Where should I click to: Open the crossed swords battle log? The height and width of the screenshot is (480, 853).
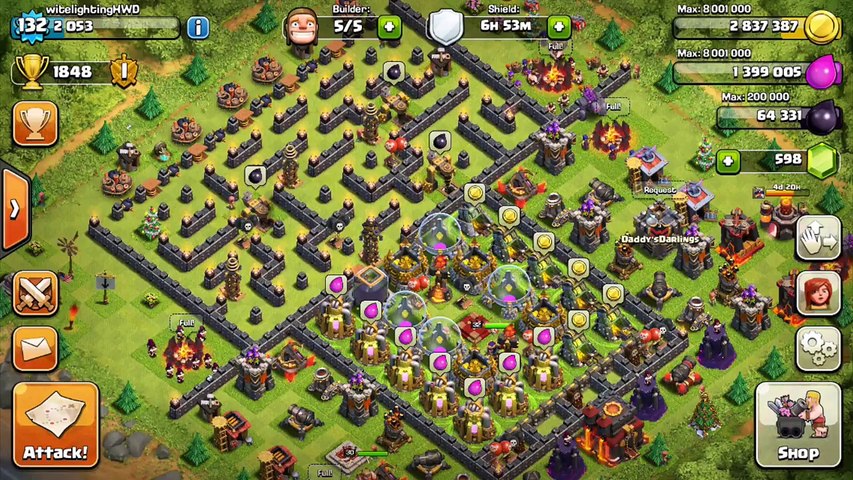pyautogui.click(x=35, y=293)
